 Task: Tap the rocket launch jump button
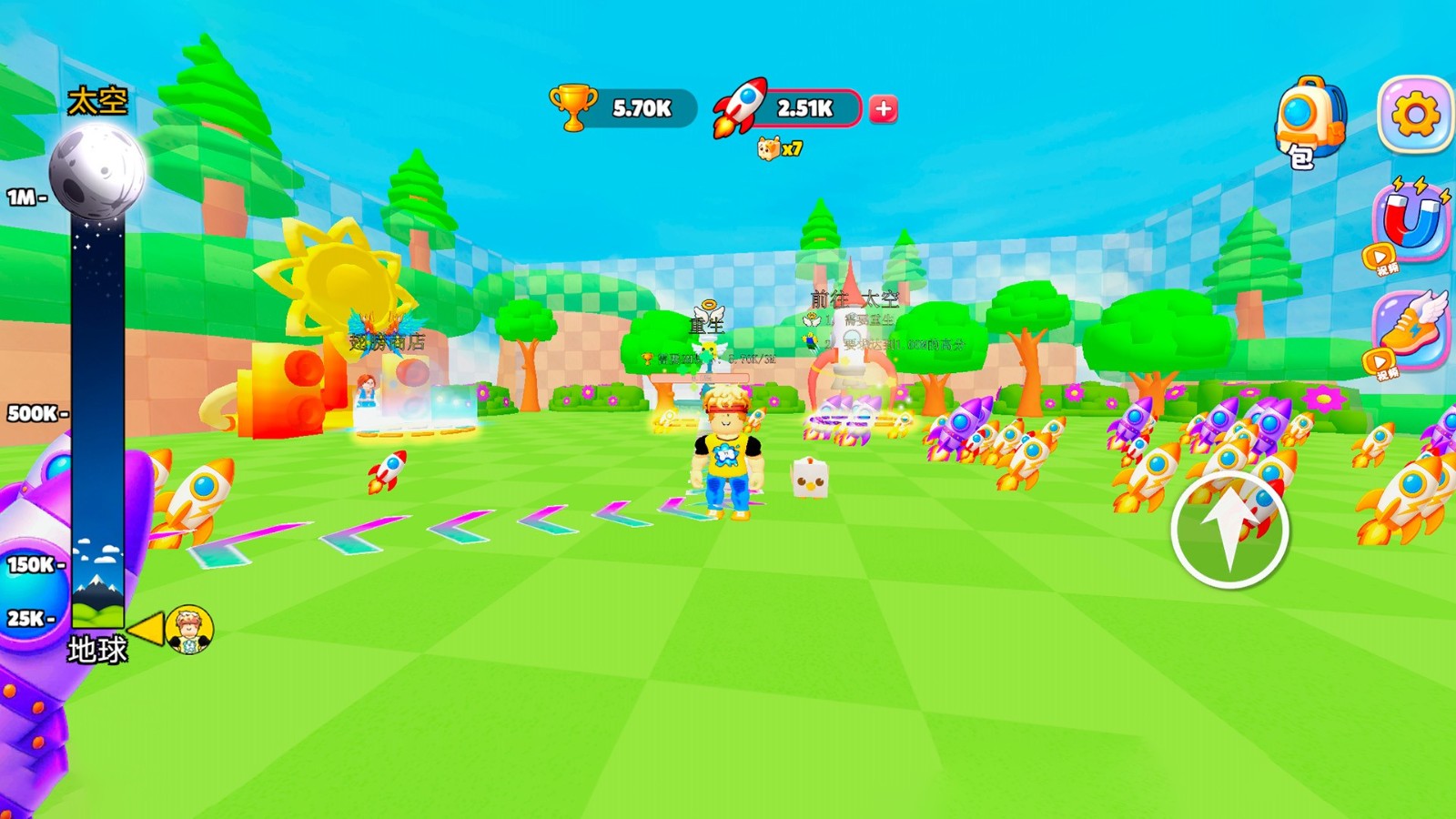1229,528
